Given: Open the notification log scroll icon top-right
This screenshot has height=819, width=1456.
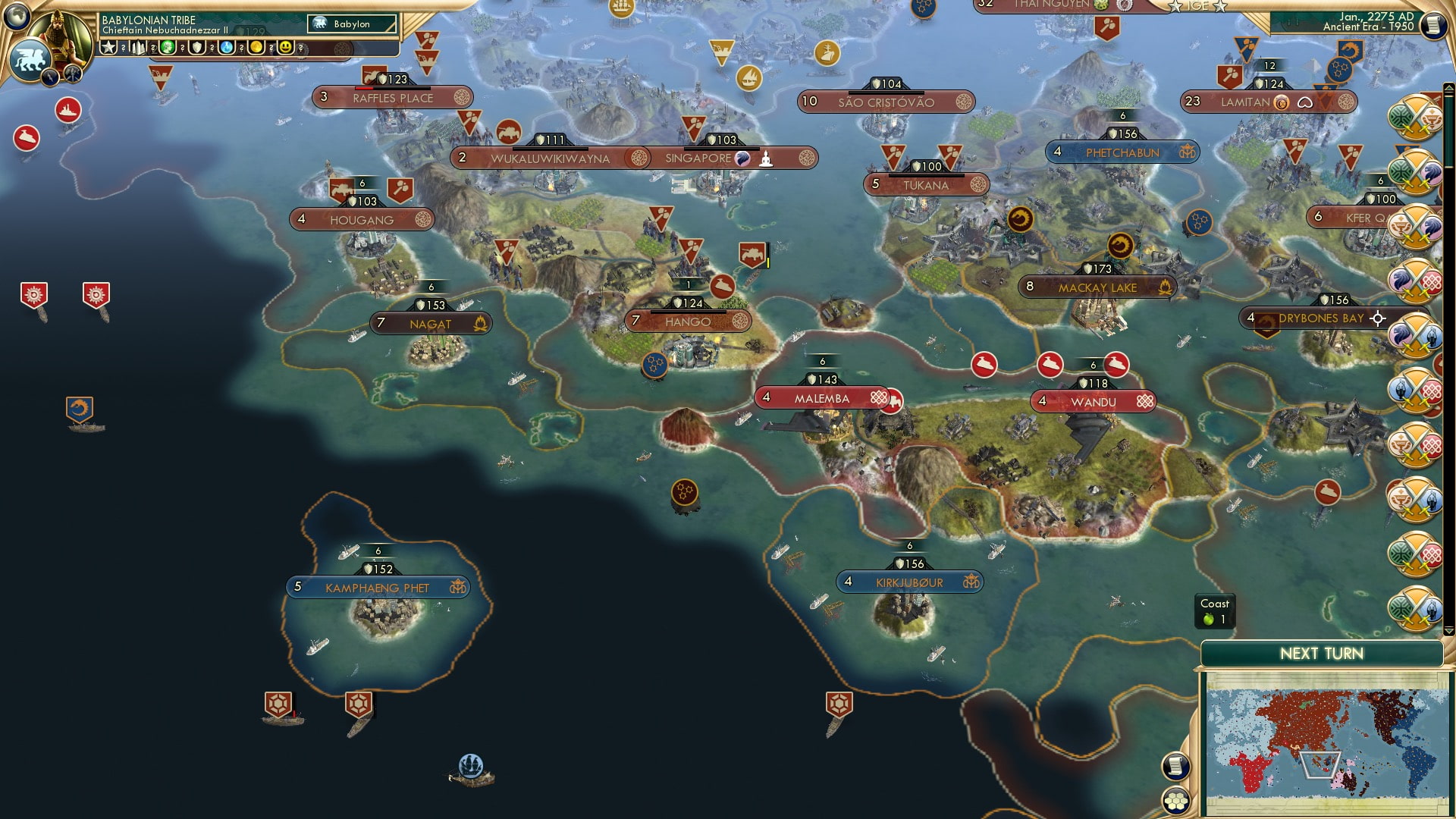Looking at the screenshot, I should [x=1432, y=24].
